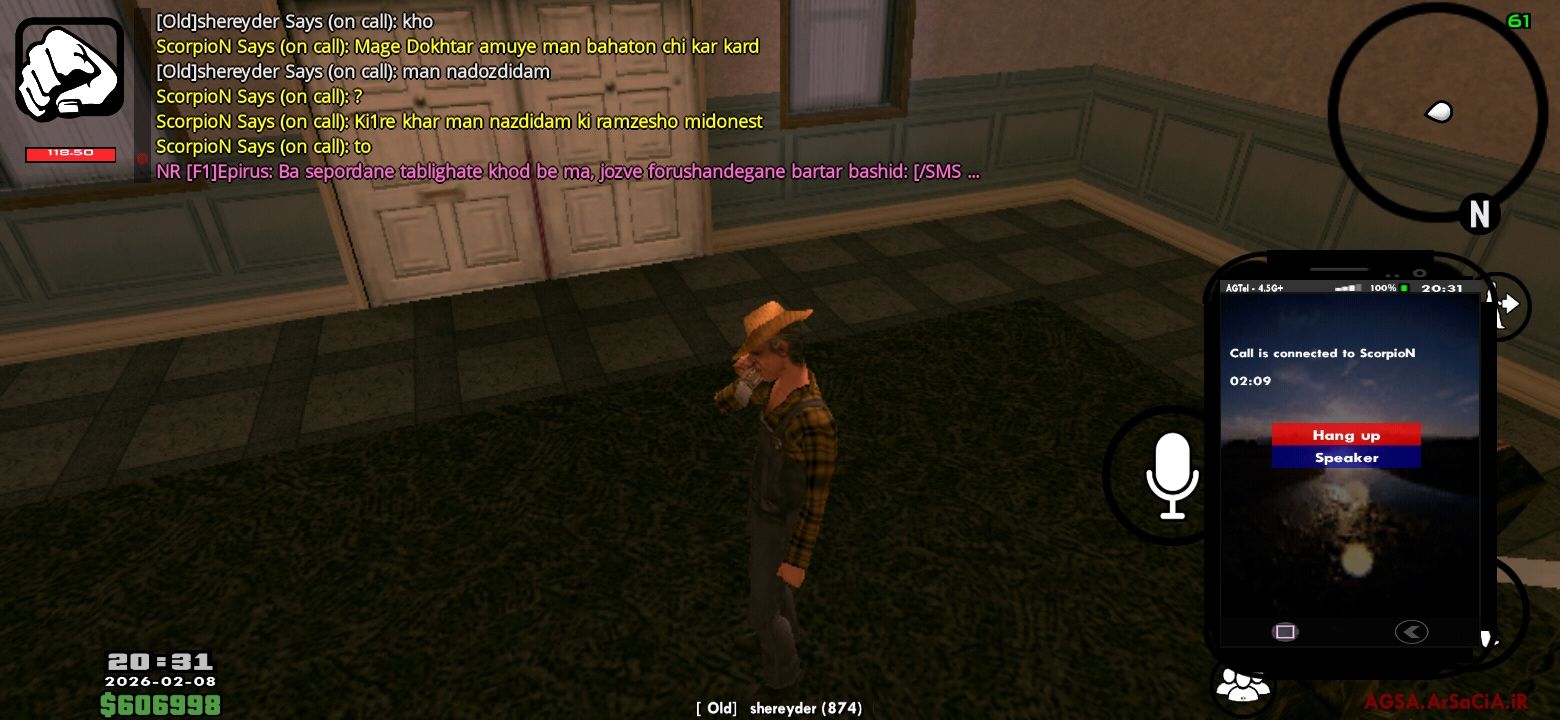Click the enter-vehicle arrow icon
1560x720 pixels.
tap(1512, 305)
